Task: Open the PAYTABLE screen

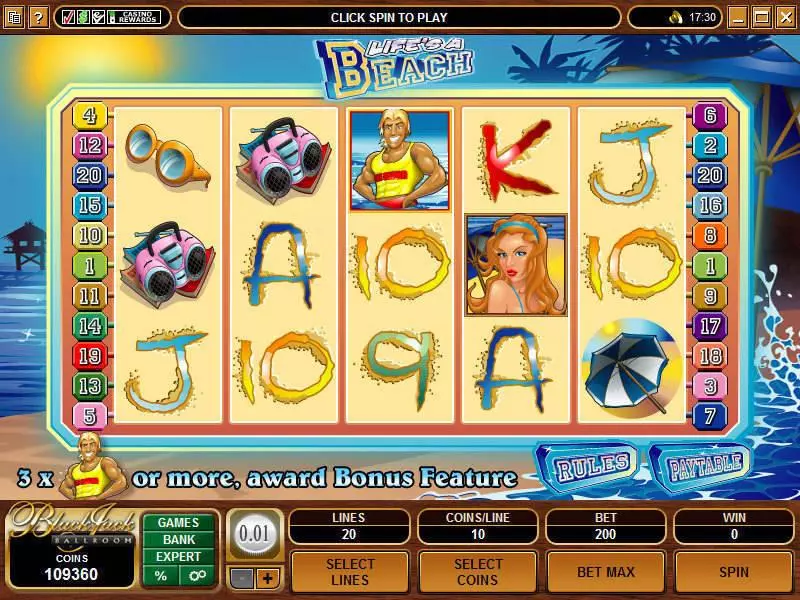Action: click(x=700, y=463)
